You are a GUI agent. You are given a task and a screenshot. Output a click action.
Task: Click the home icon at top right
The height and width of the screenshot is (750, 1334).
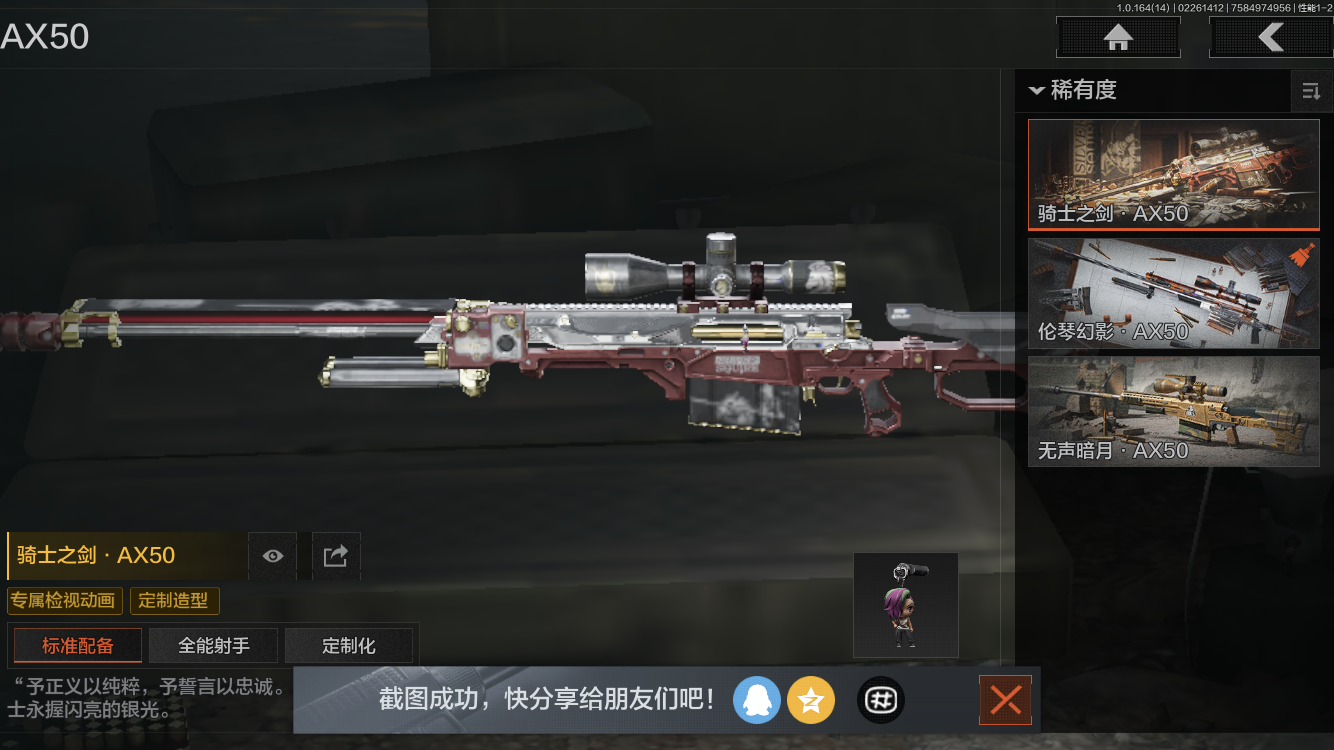[x=1117, y=37]
